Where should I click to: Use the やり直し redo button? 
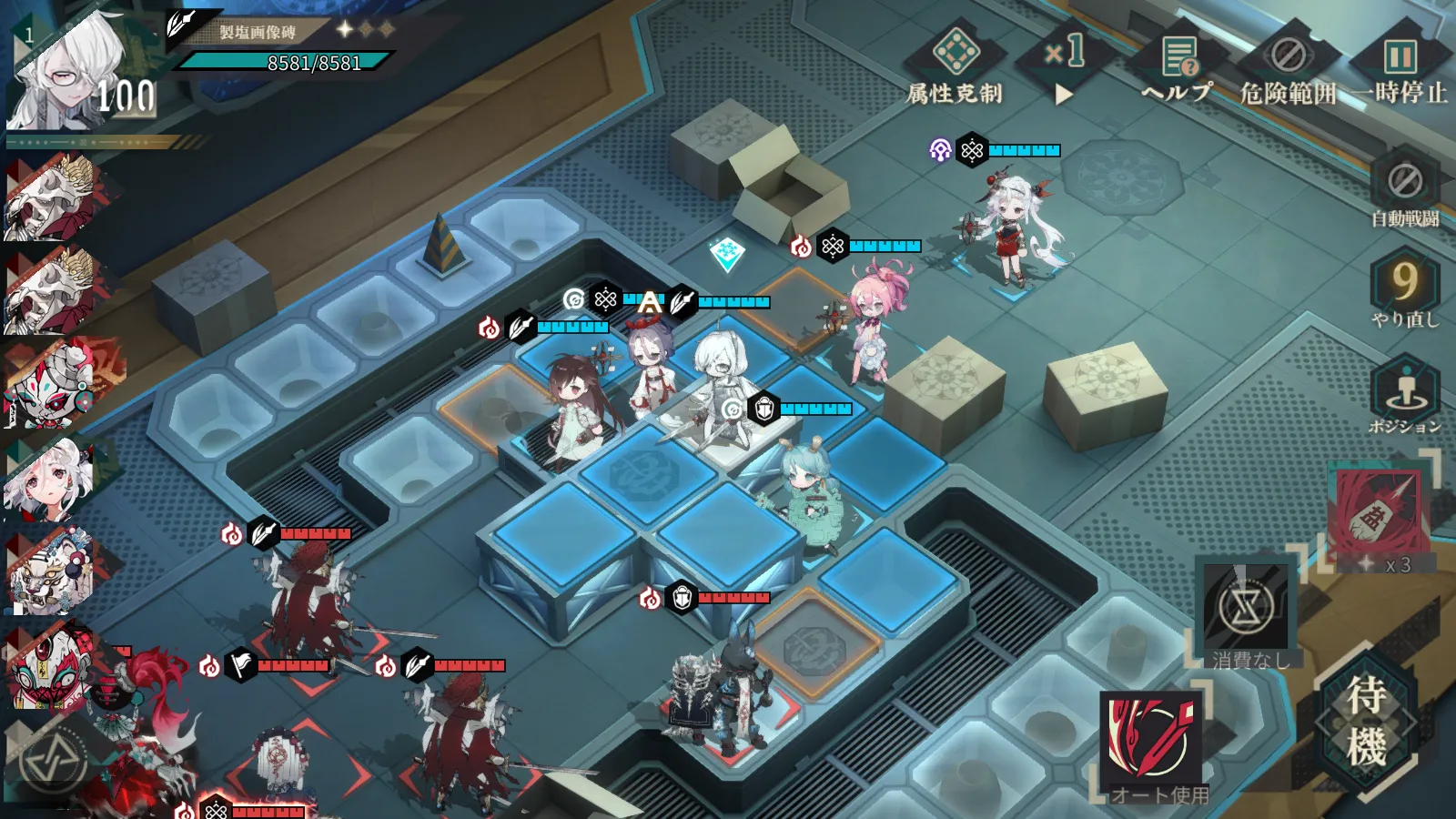point(1405,289)
